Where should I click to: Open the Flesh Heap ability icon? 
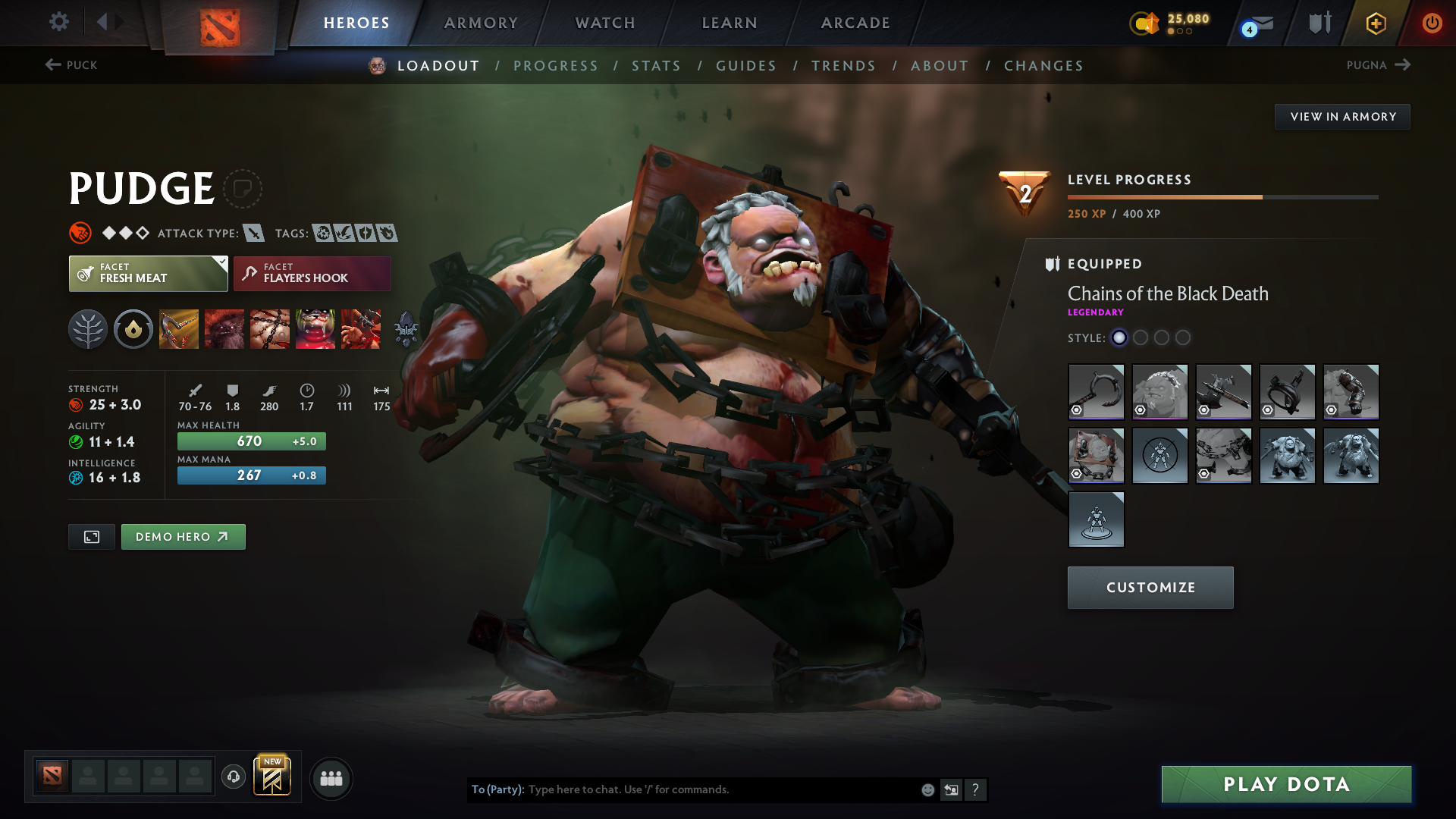click(270, 328)
